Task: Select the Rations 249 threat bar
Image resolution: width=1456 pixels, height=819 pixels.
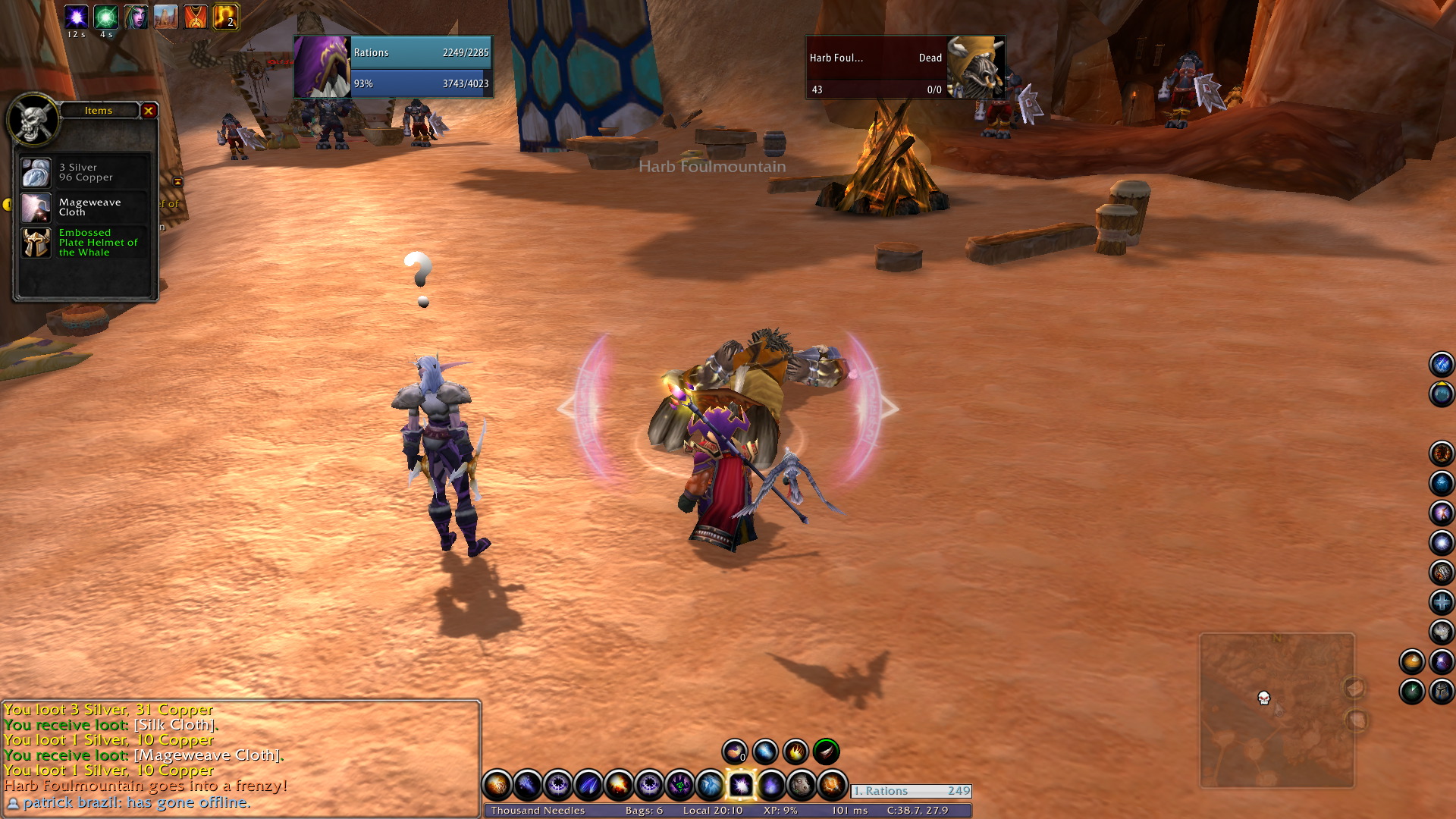Action: click(x=911, y=791)
